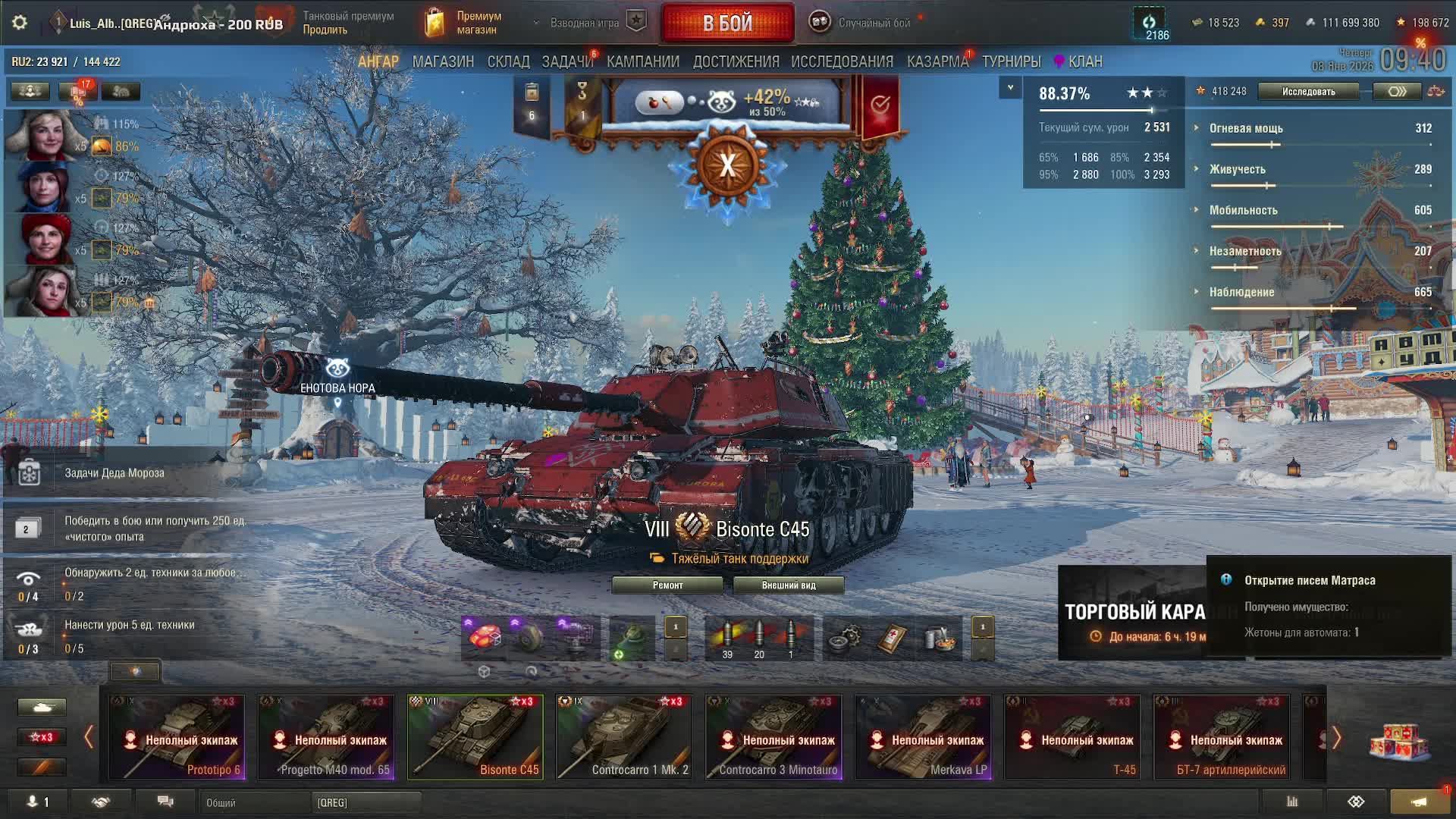Go to the ИССЛЕДОВАНИЯ tab
The width and height of the screenshot is (1456, 819).
point(842,61)
